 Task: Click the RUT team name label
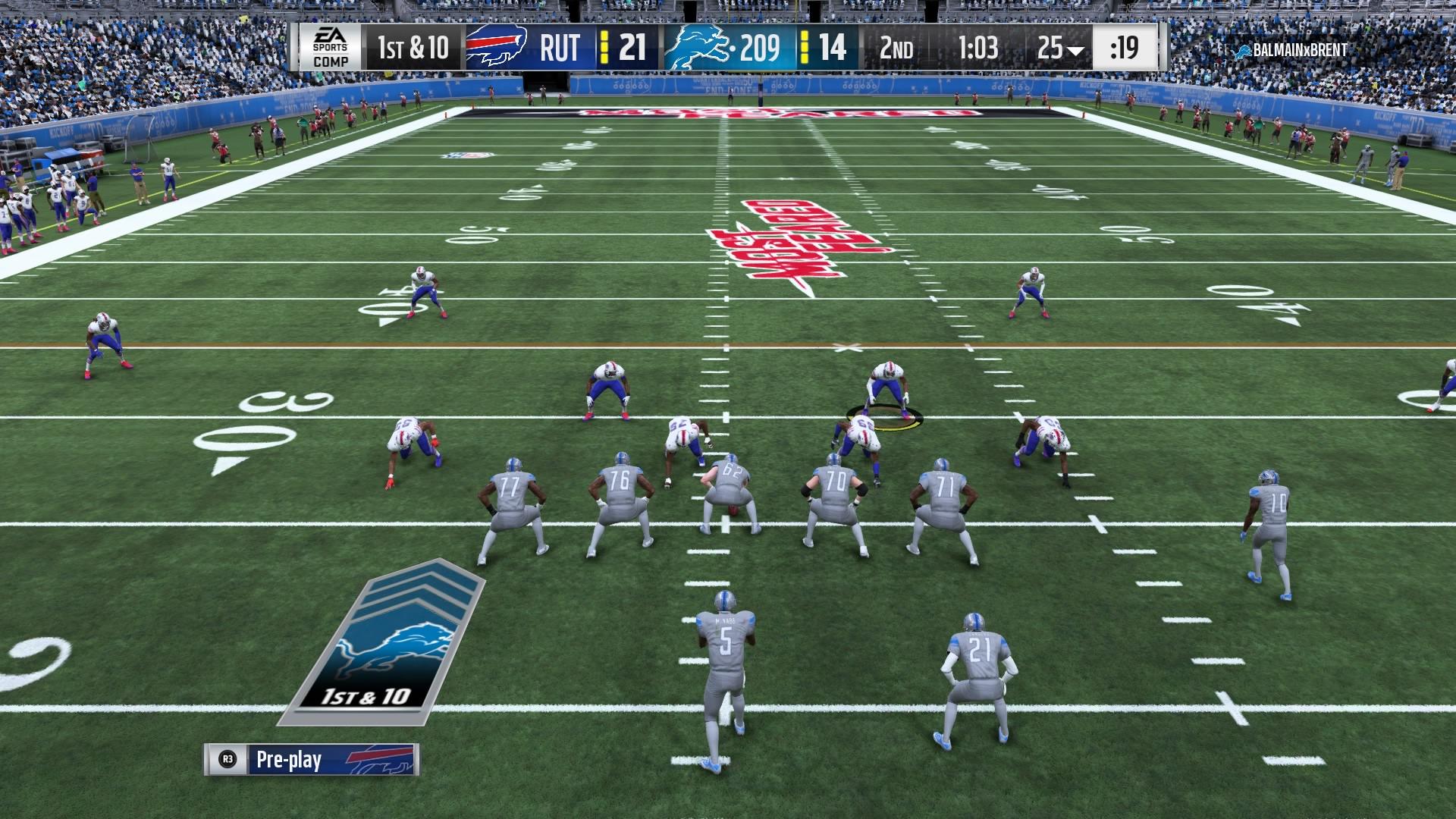pos(559,47)
